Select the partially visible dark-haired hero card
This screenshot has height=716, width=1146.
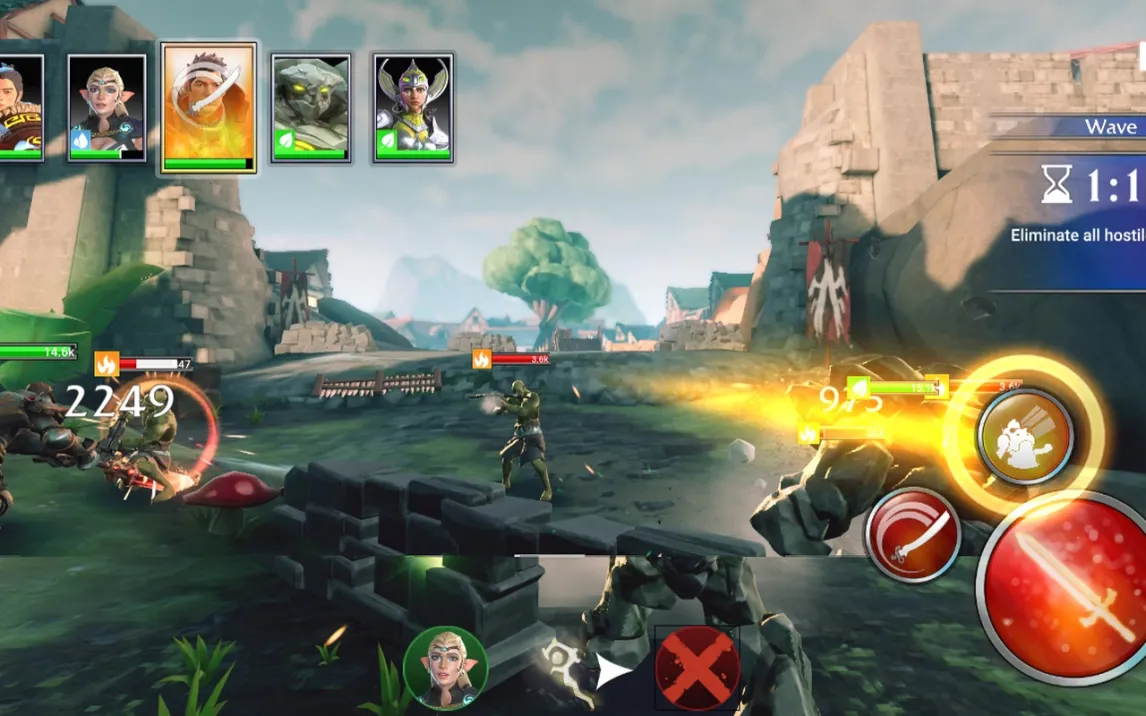[x=20, y=107]
